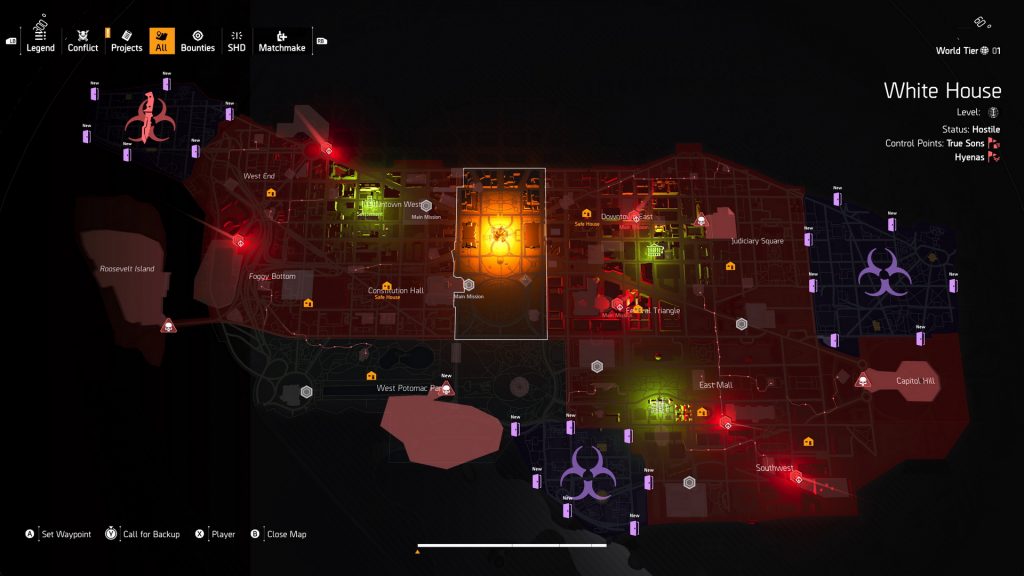Select the Roosevelt Island skull stronghold marker
The height and width of the screenshot is (576, 1024).
pos(168,326)
